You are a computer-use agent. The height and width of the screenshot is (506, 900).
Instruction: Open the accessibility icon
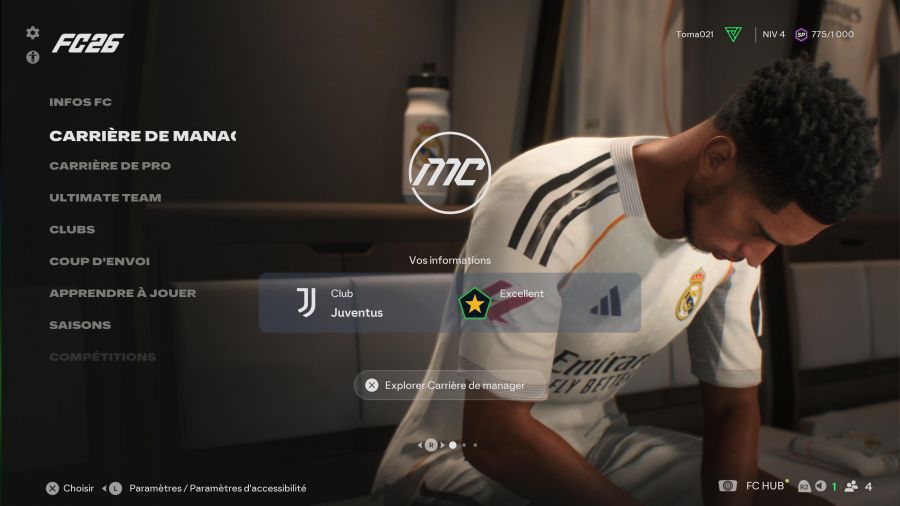[x=33, y=57]
